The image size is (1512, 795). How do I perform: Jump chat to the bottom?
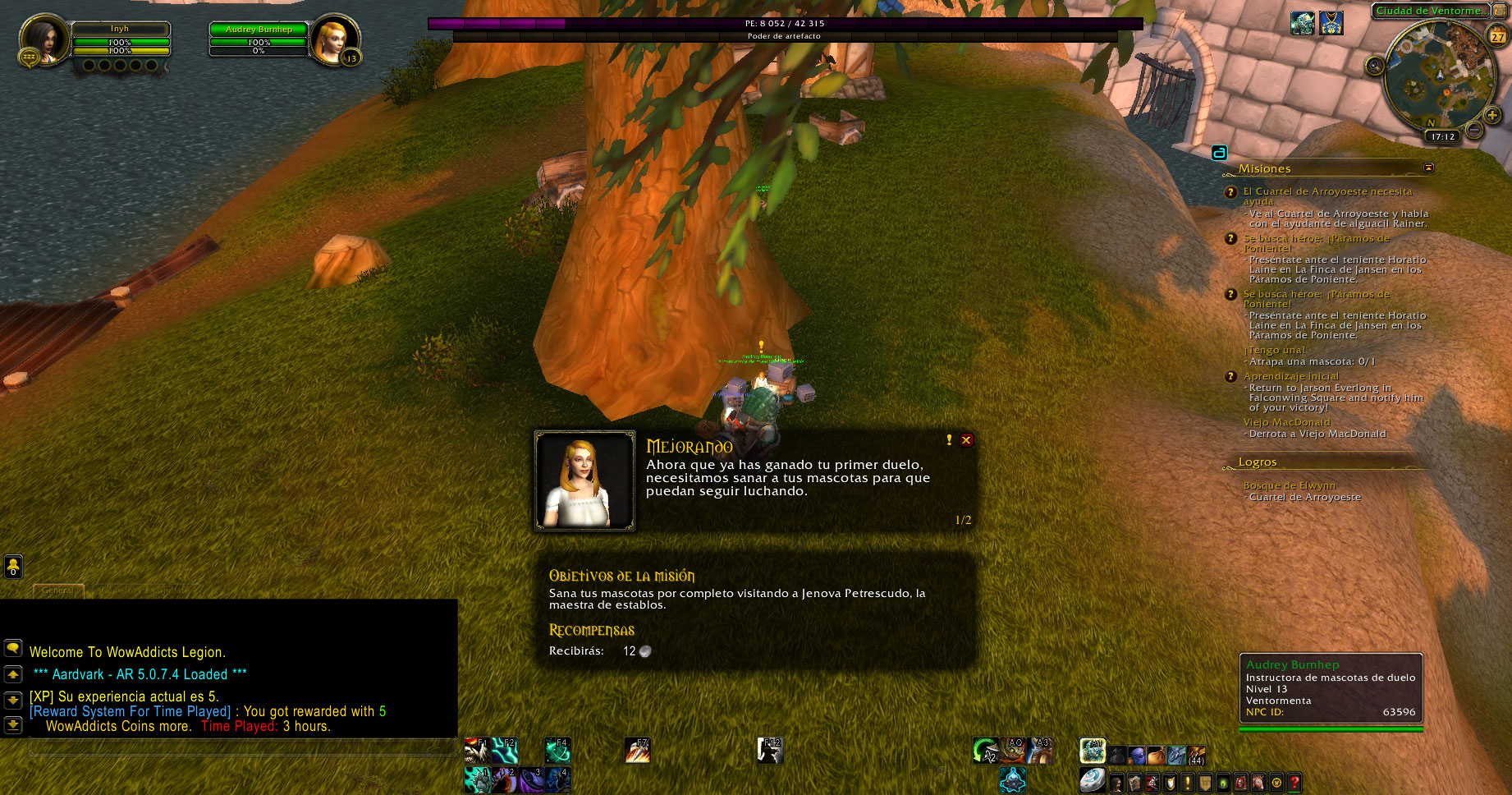click(13, 725)
